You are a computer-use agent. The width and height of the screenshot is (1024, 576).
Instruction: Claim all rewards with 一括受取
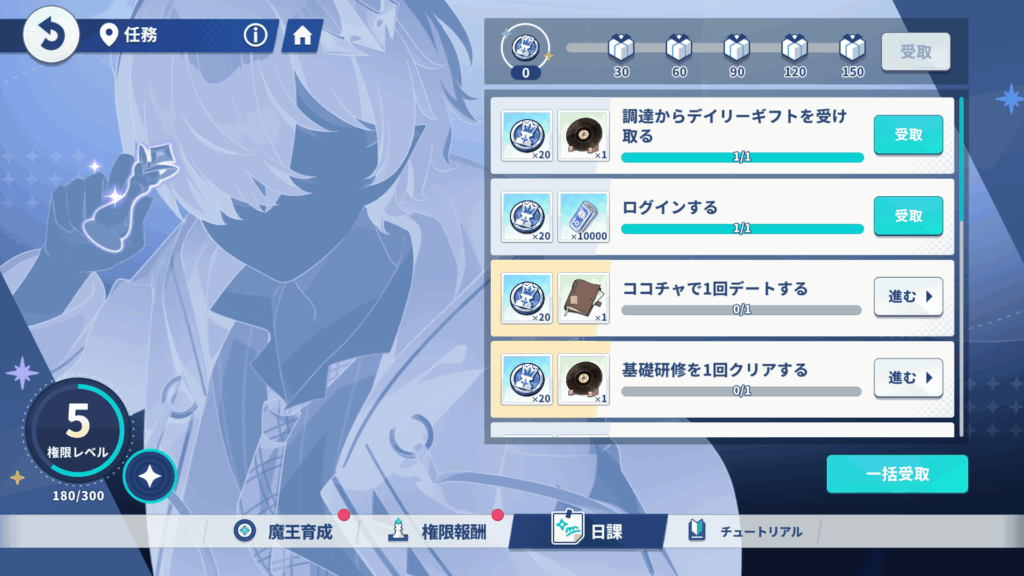pyautogui.click(x=897, y=474)
